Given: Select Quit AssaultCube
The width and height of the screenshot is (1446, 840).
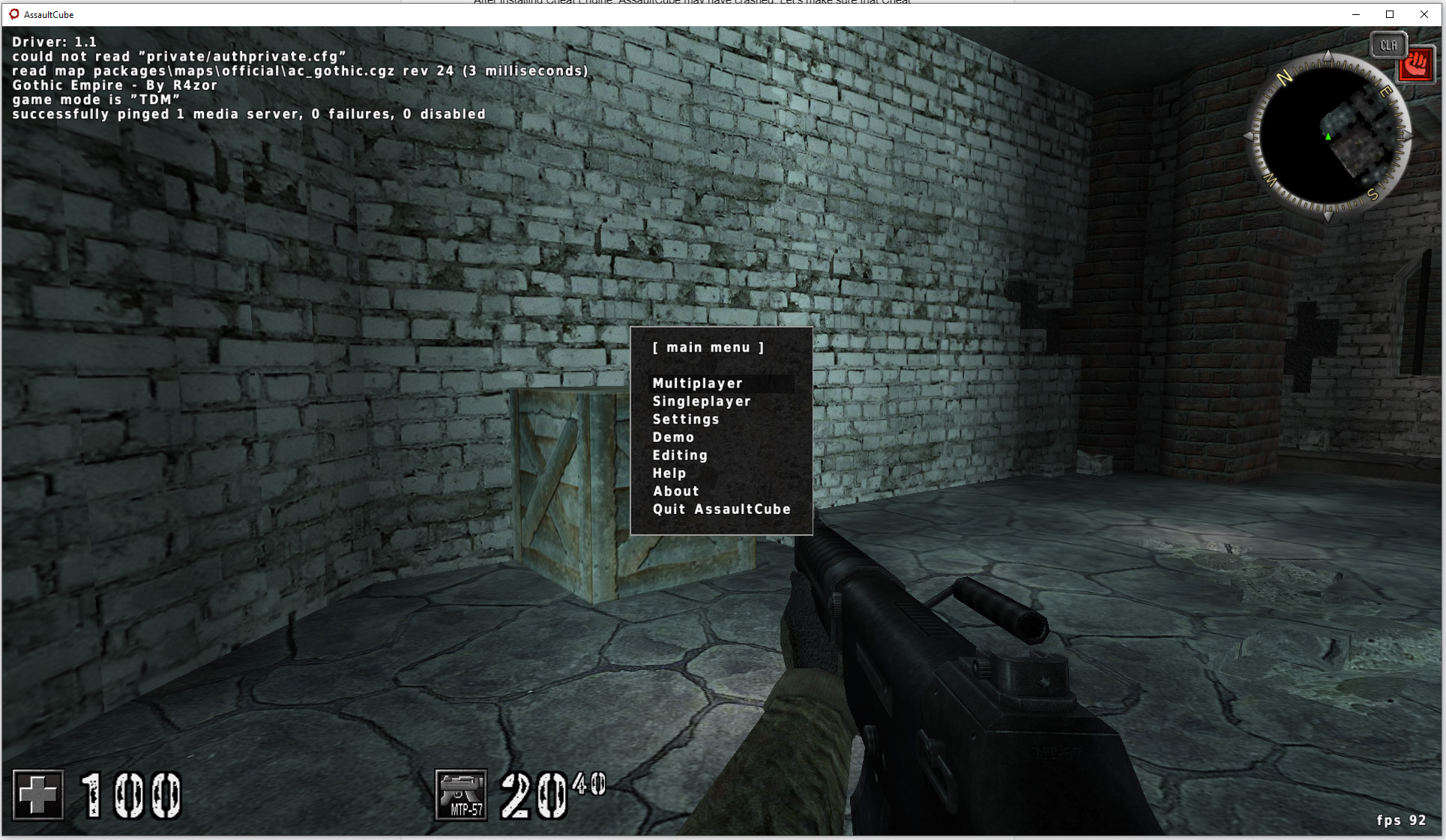Looking at the screenshot, I should [x=721, y=509].
